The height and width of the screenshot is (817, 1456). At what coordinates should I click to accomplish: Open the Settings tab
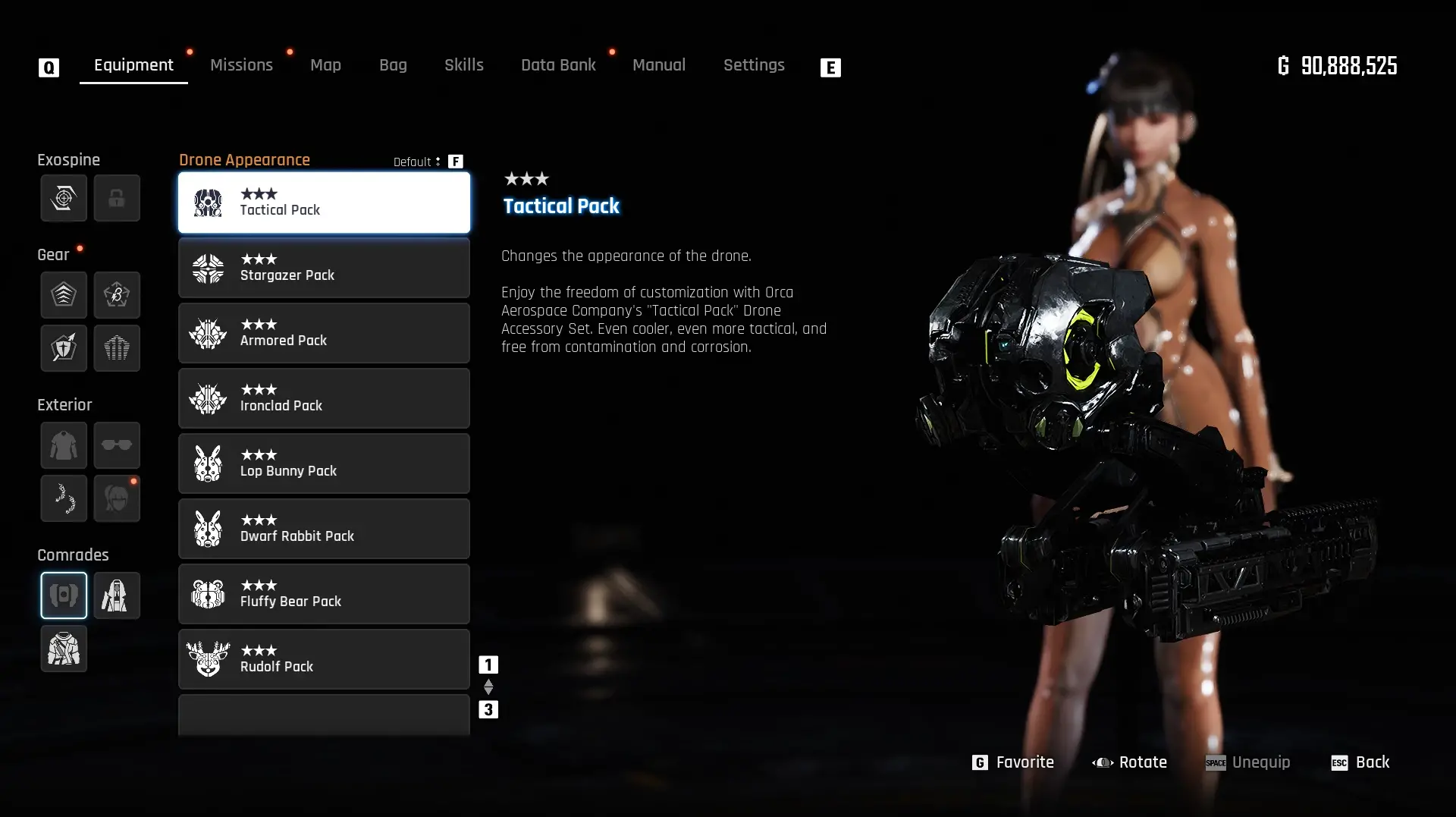(x=753, y=65)
